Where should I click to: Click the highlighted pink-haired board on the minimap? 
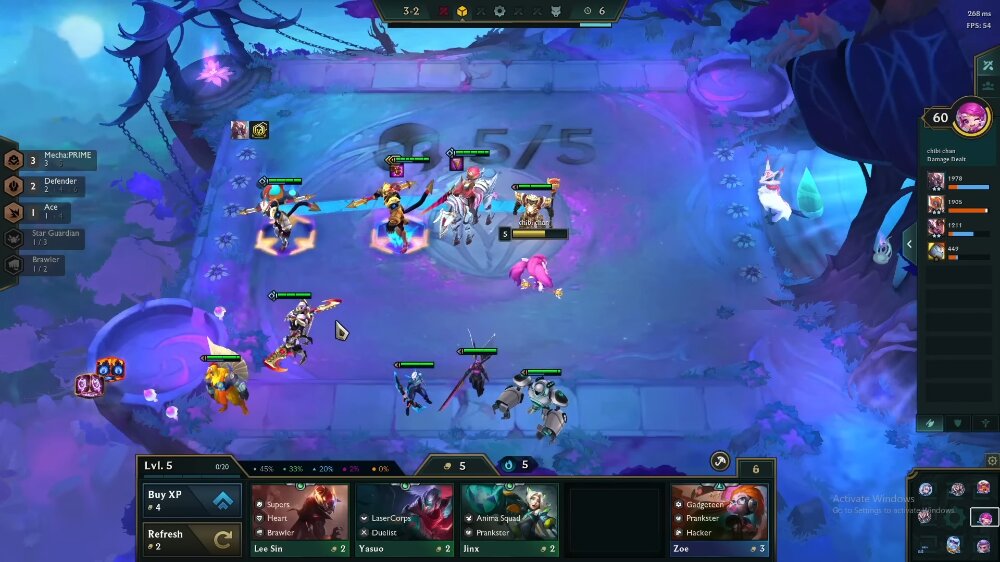click(x=984, y=518)
